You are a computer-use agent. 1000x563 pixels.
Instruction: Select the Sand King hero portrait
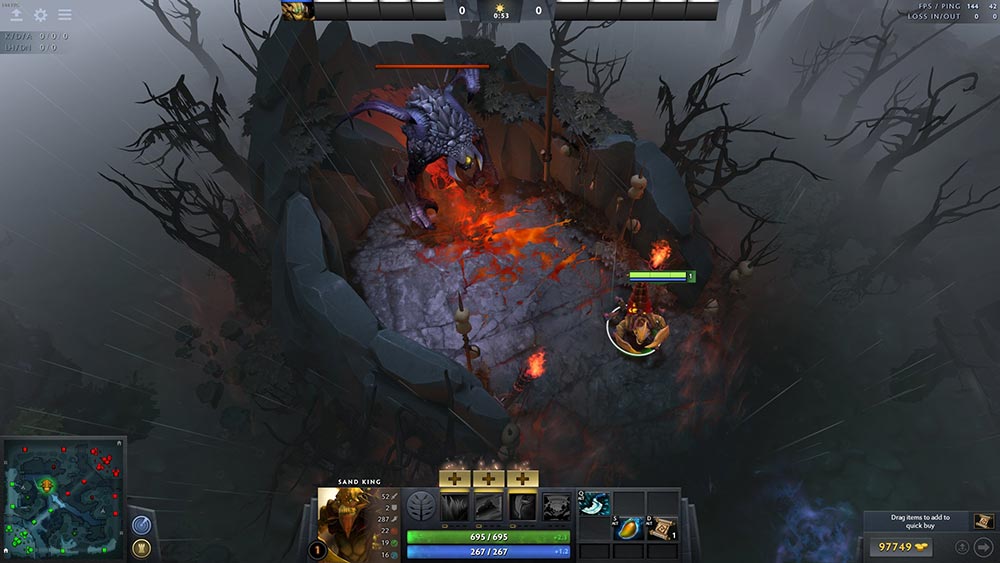click(x=345, y=519)
